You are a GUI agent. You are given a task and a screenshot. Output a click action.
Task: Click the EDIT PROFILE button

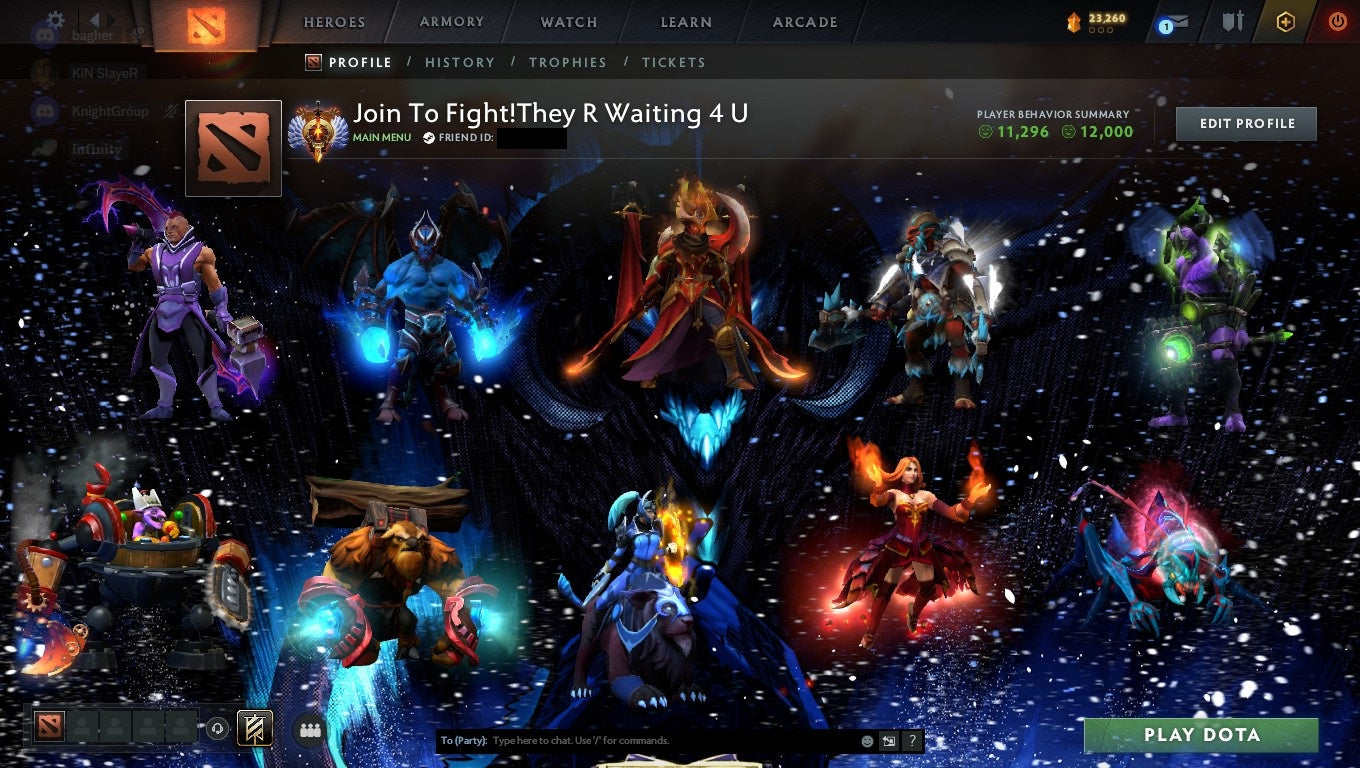click(1246, 123)
